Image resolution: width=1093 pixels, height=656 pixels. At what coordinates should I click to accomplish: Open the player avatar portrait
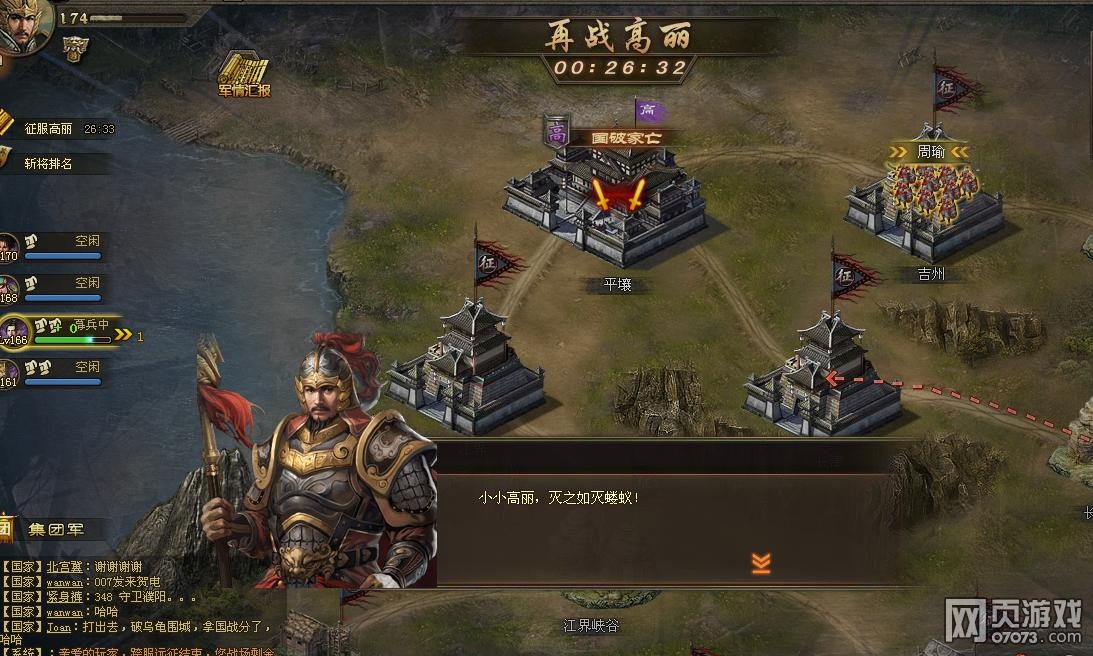click(x=22, y=27)
